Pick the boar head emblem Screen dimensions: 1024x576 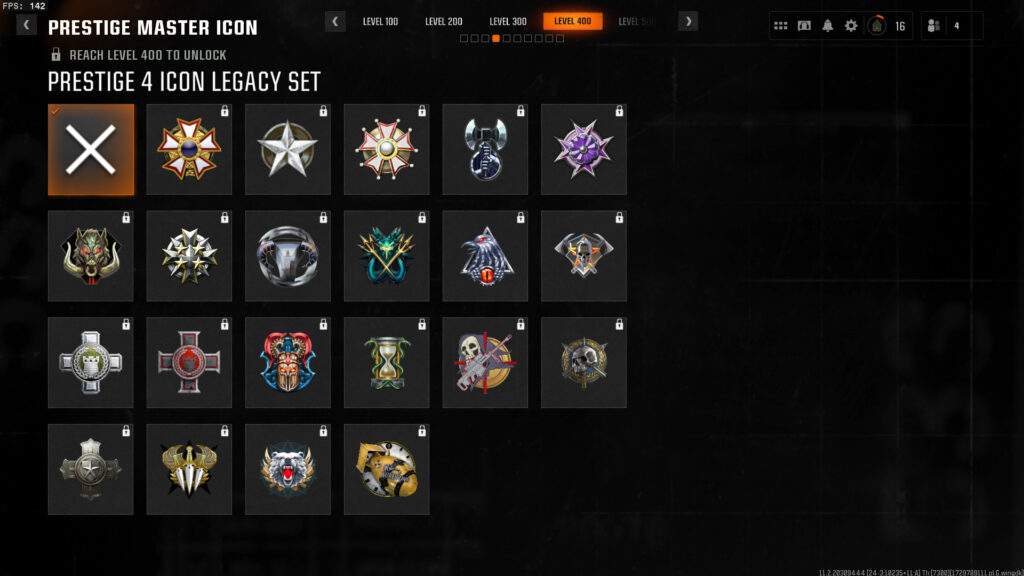[91, 257]
